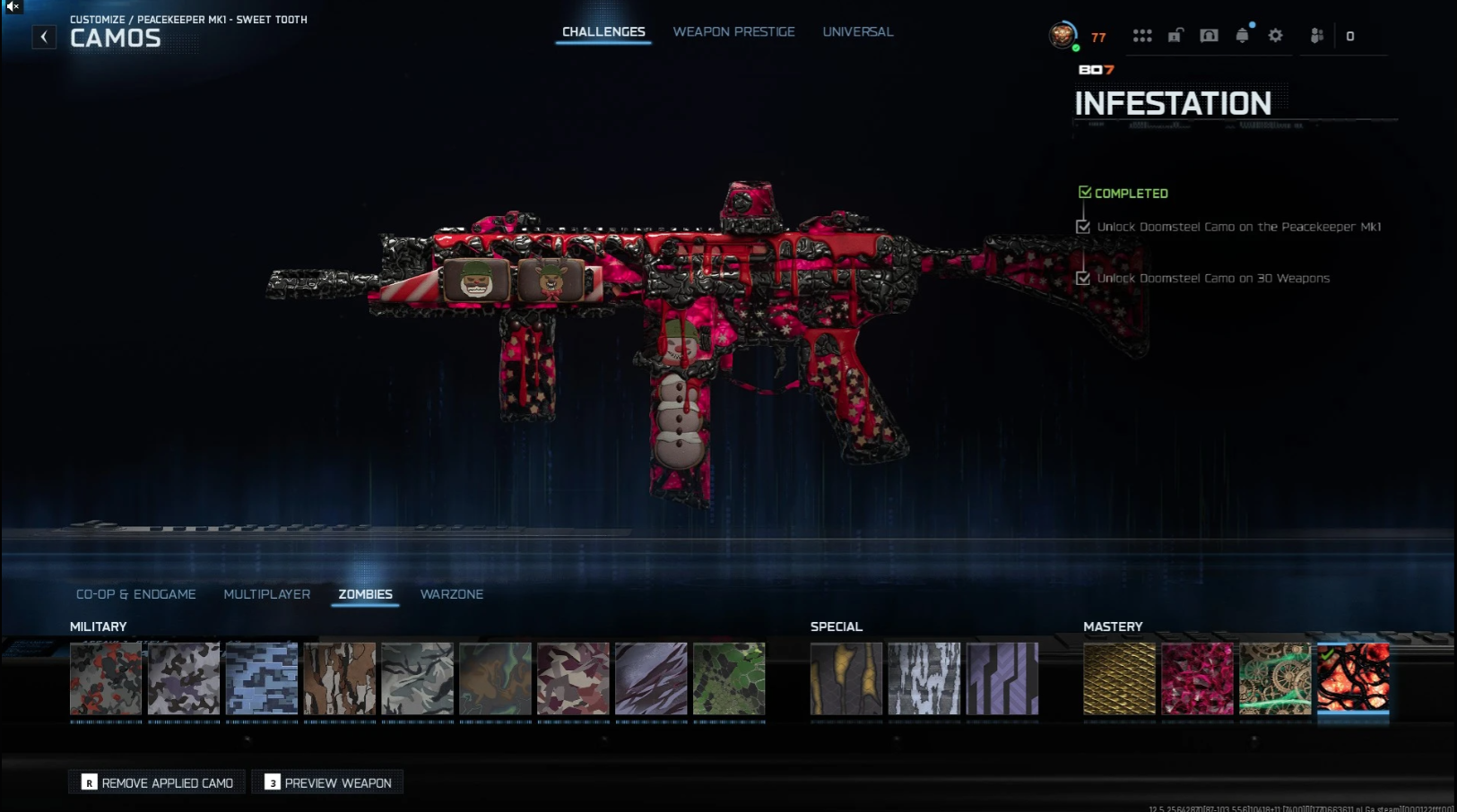Open settings with the gear icon
The height and width of the screenshot is (812, 1457).
point(1275,36)
